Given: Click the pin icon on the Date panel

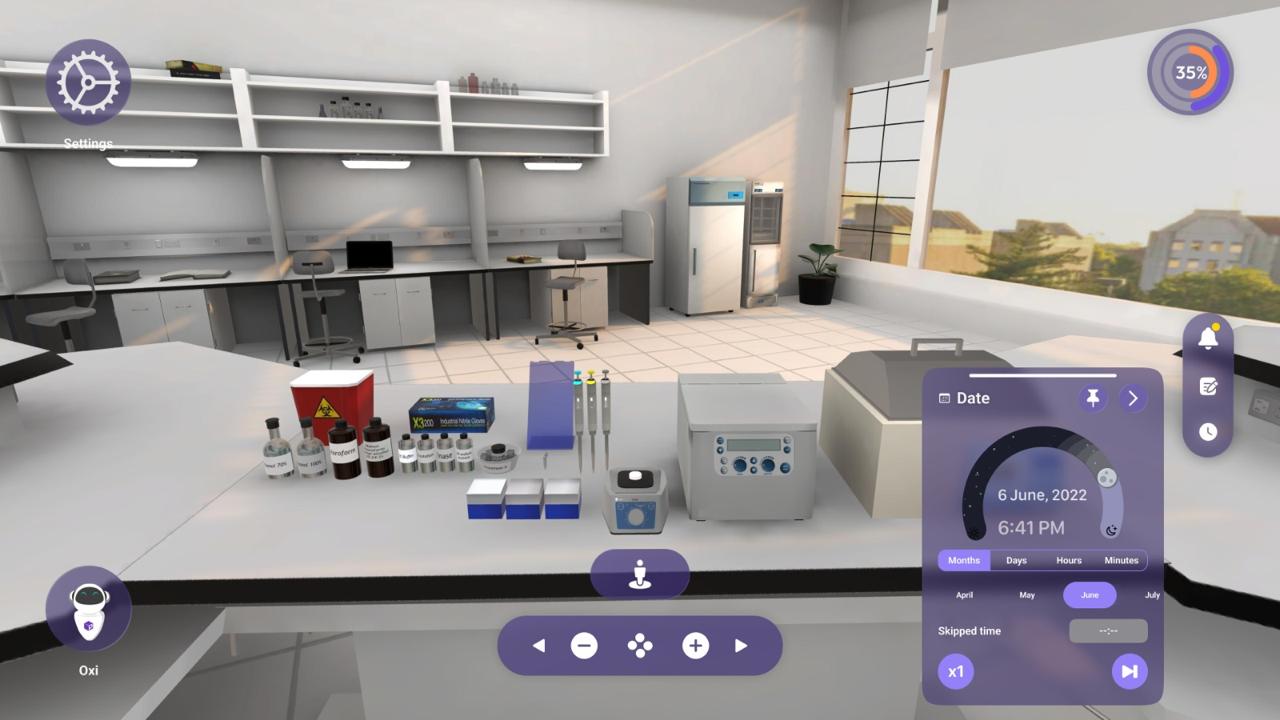Looking at the screenshot, I should pyautogui.click(x=1092, y=397).
